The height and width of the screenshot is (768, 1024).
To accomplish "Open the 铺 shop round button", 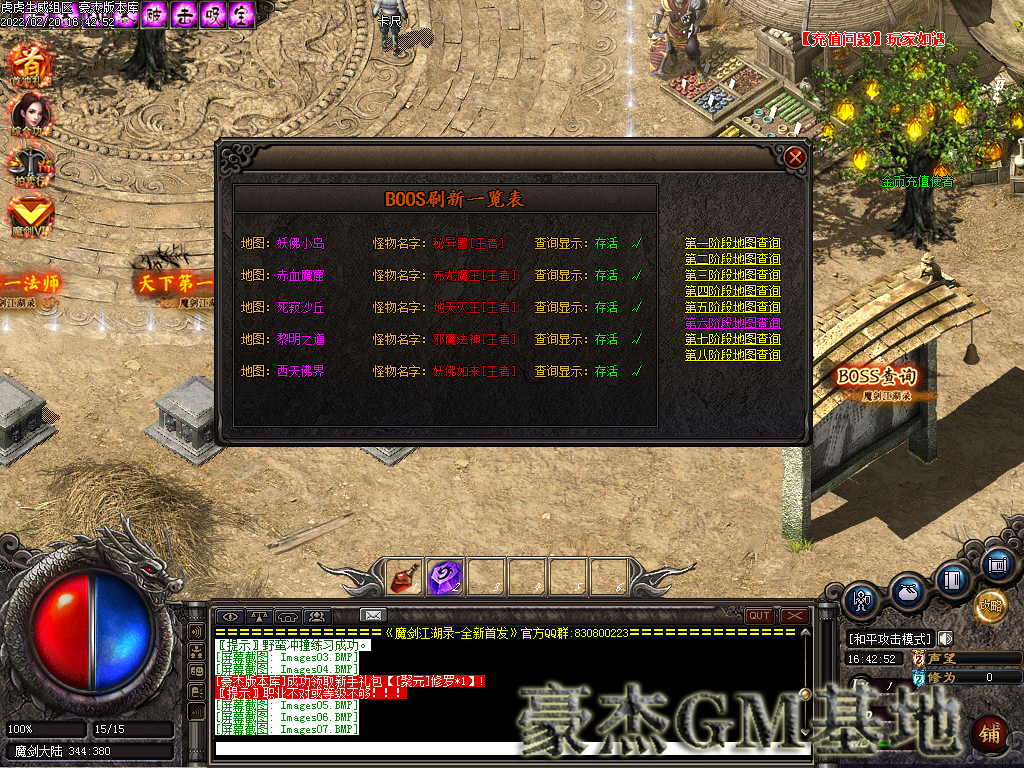I will point(989,733).
